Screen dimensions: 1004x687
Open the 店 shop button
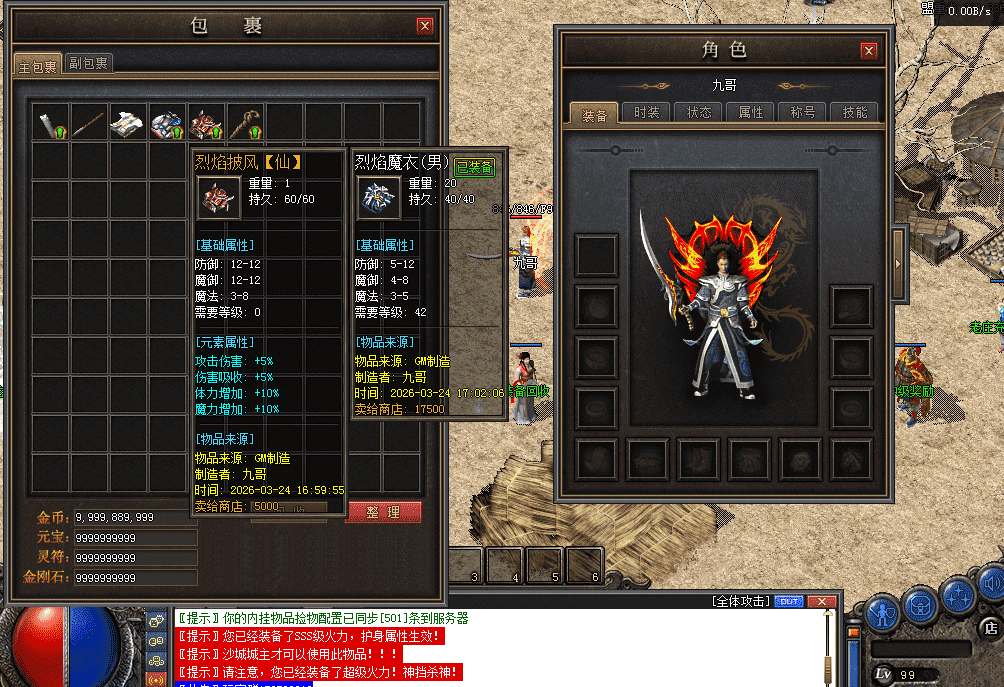point(989,627)
